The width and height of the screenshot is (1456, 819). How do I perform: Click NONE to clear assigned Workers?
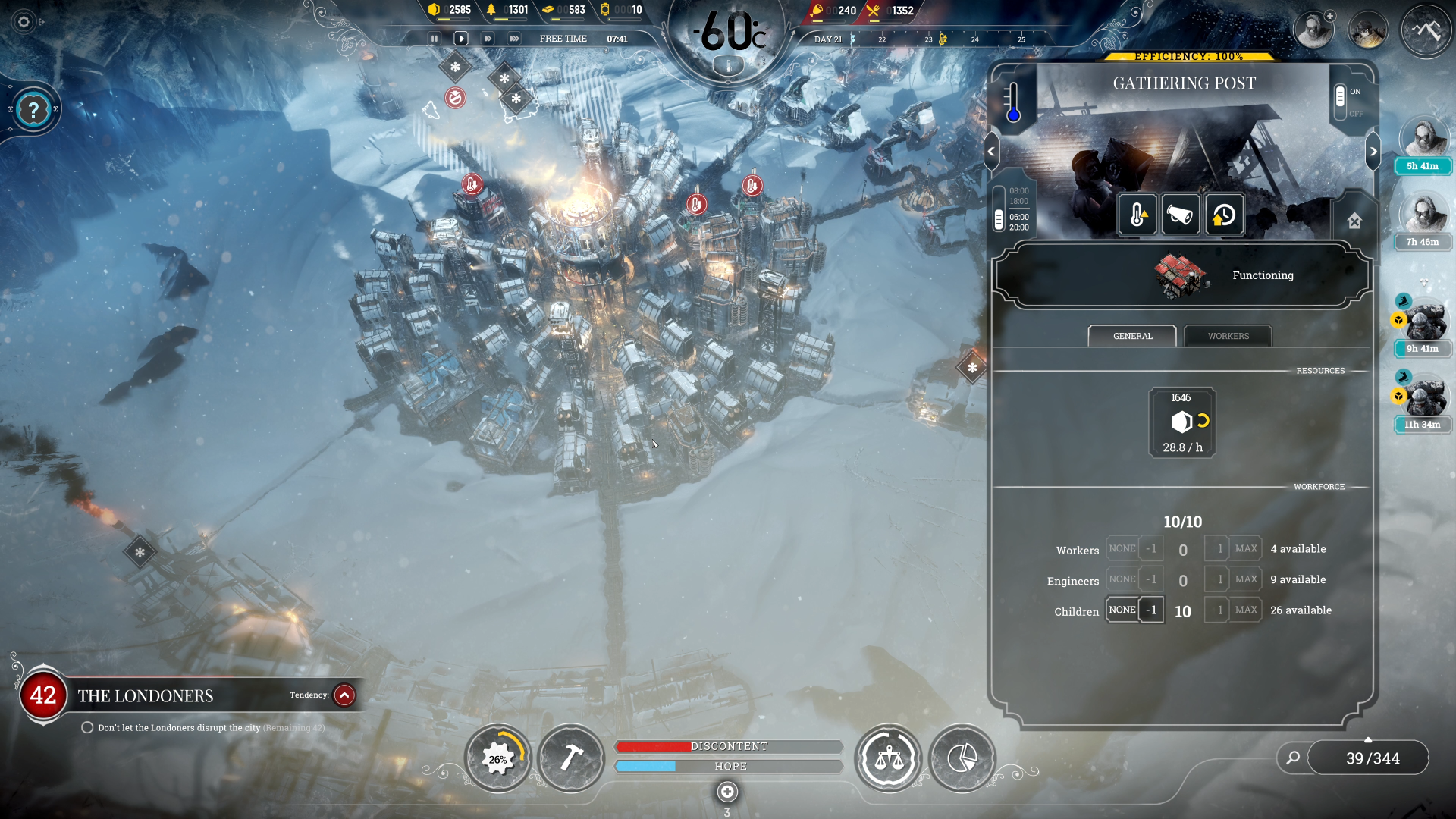tap(1121, 548)
